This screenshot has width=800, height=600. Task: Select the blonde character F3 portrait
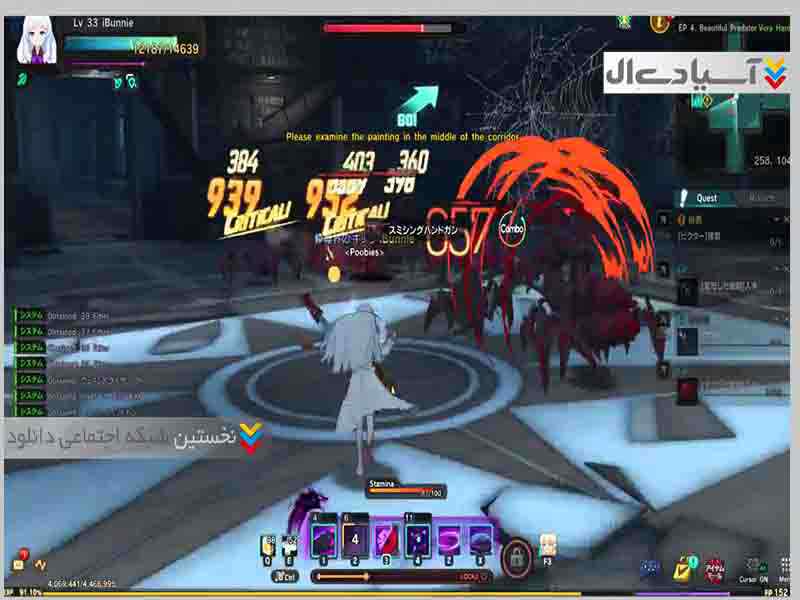point(548,544)
